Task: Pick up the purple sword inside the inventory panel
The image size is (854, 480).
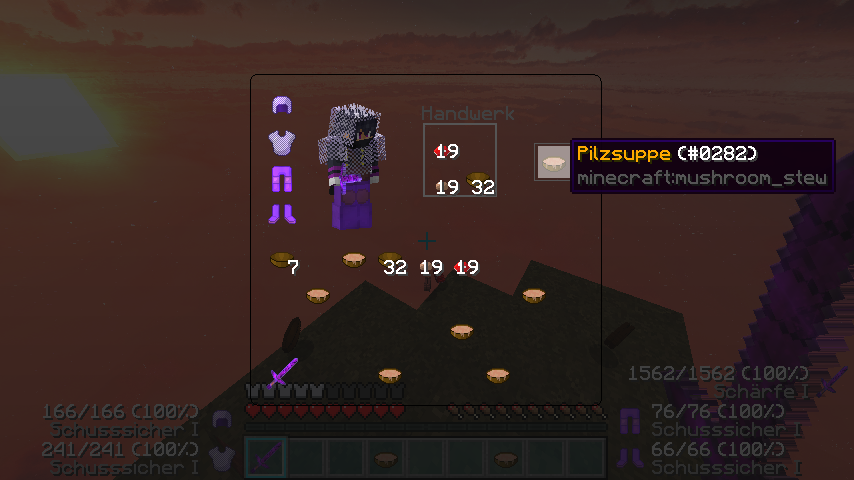Action: 283,372
